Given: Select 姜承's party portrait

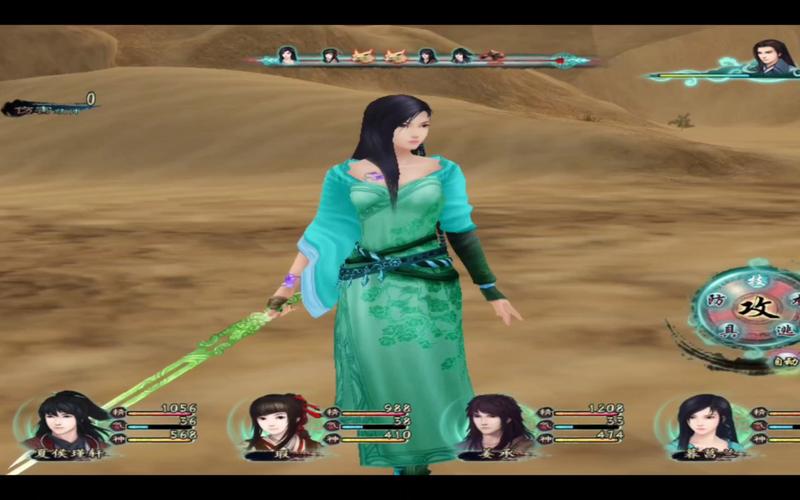Looking at the screenshot, I should (488, 424).
